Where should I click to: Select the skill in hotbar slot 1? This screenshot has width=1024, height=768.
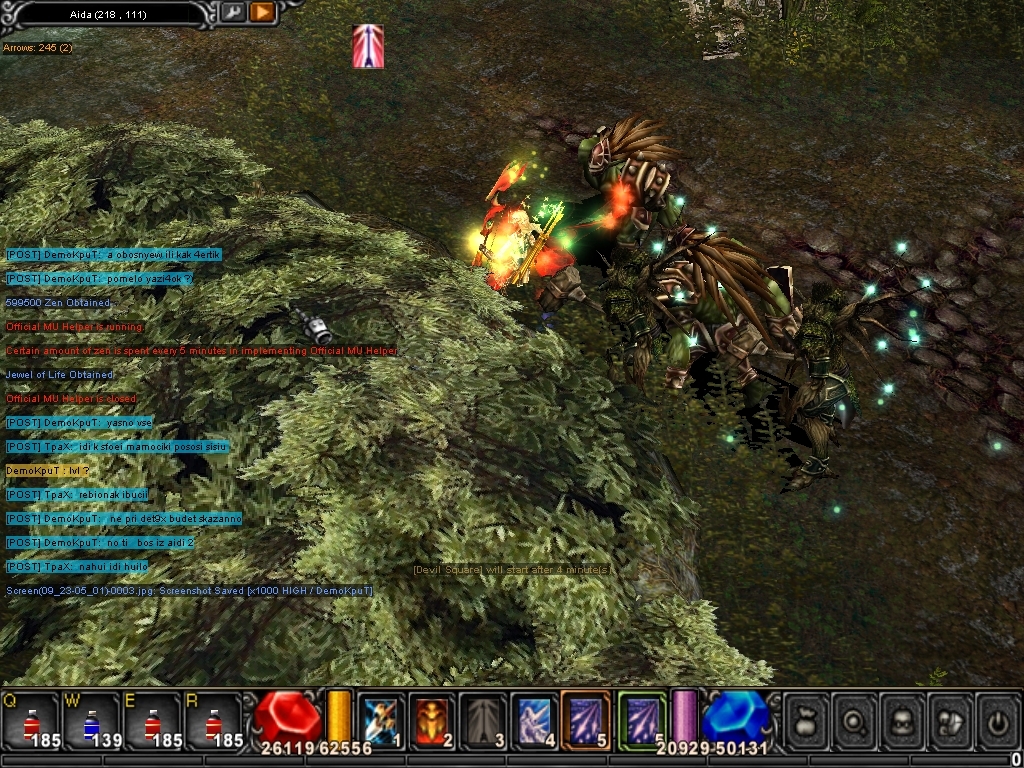pyautogui.click(x=381, y=718)
